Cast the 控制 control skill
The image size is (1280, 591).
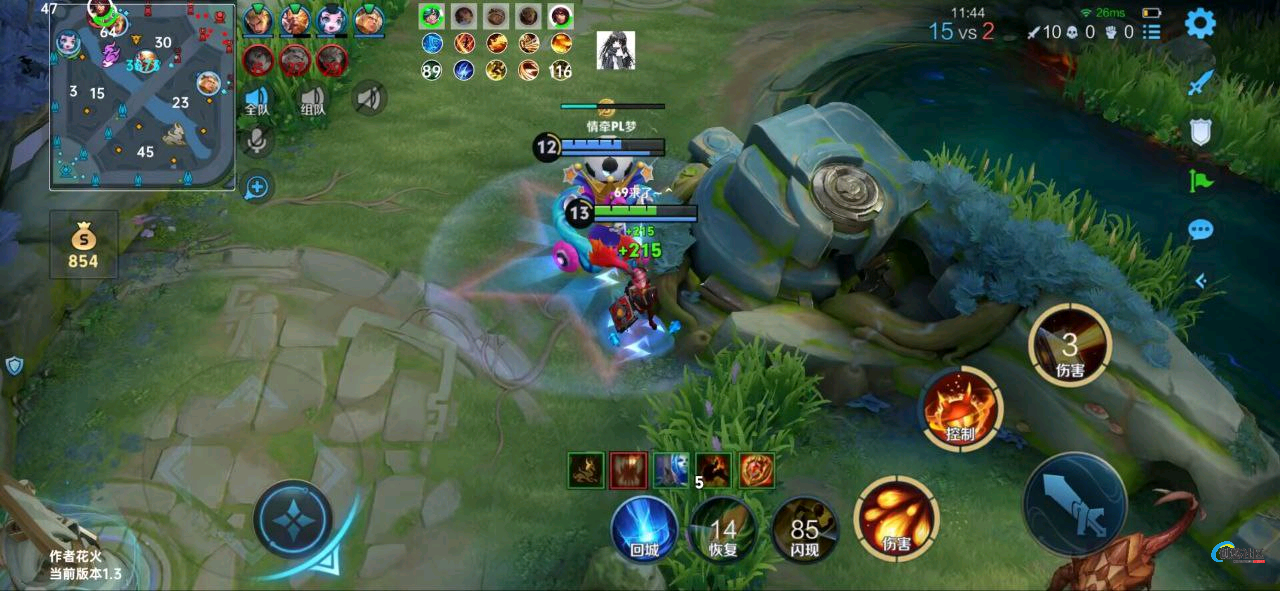click(x=961, y=408)
